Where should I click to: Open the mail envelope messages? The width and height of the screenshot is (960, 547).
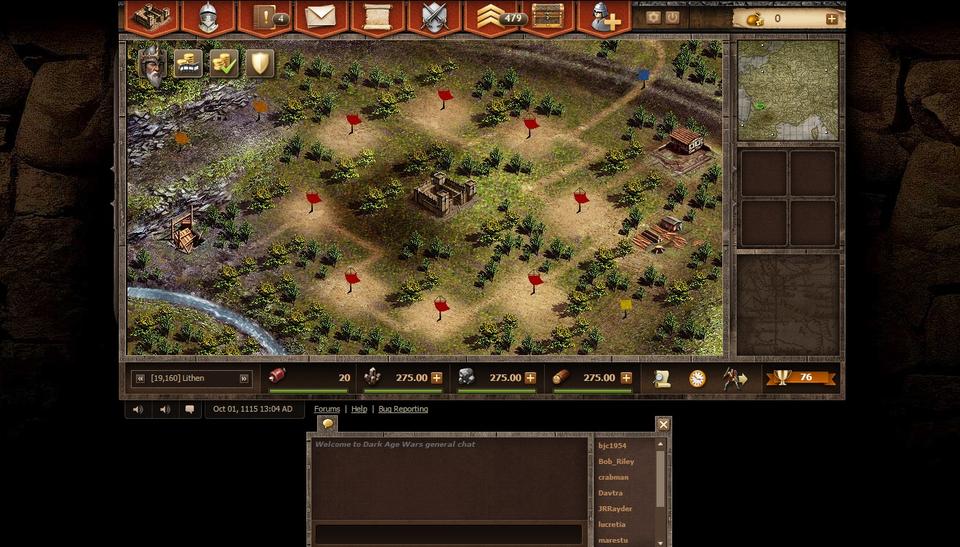321,16
